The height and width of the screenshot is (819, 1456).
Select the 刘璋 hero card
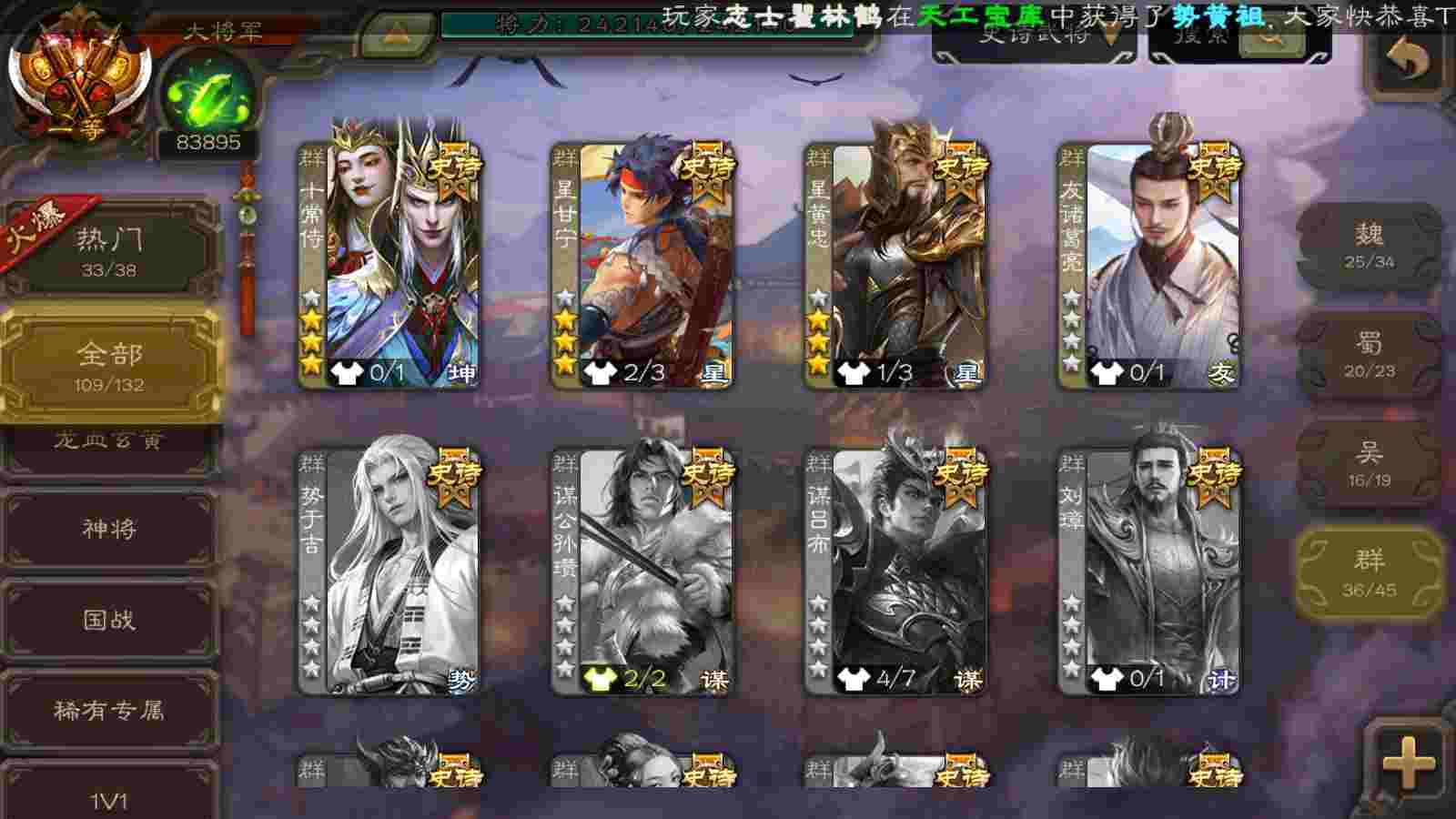click(x=1148, y=571)
